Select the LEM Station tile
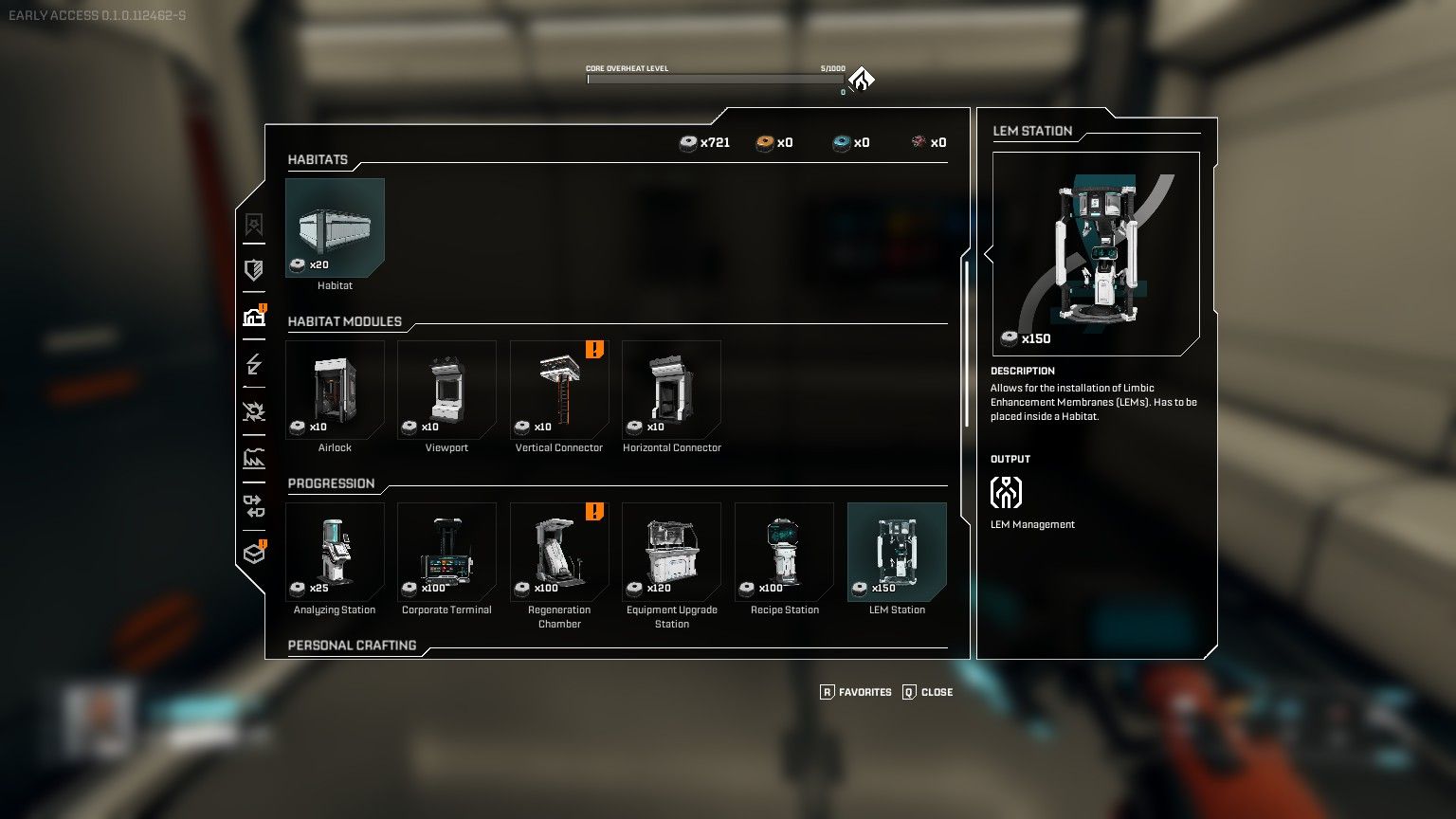Image resolution: width=1456 pixels, height=819 pixels. (x=897, y=552)
